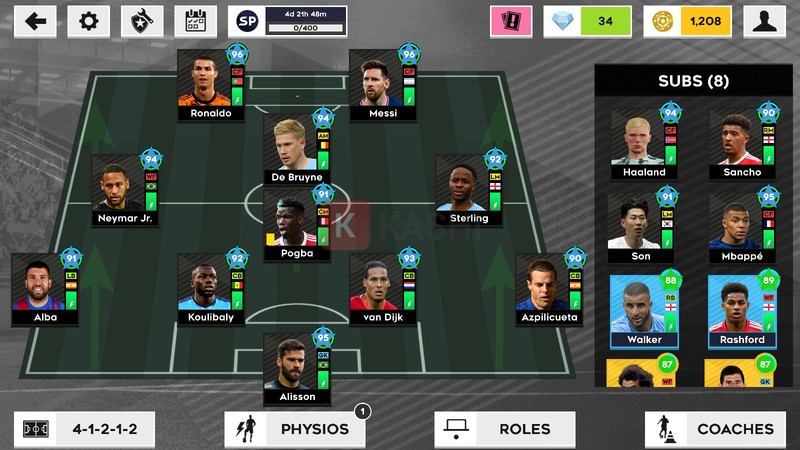The width and height of the screenshot is (800, 450).
Task: Select van Dijk's card
Action: click(x=383, y=288)
